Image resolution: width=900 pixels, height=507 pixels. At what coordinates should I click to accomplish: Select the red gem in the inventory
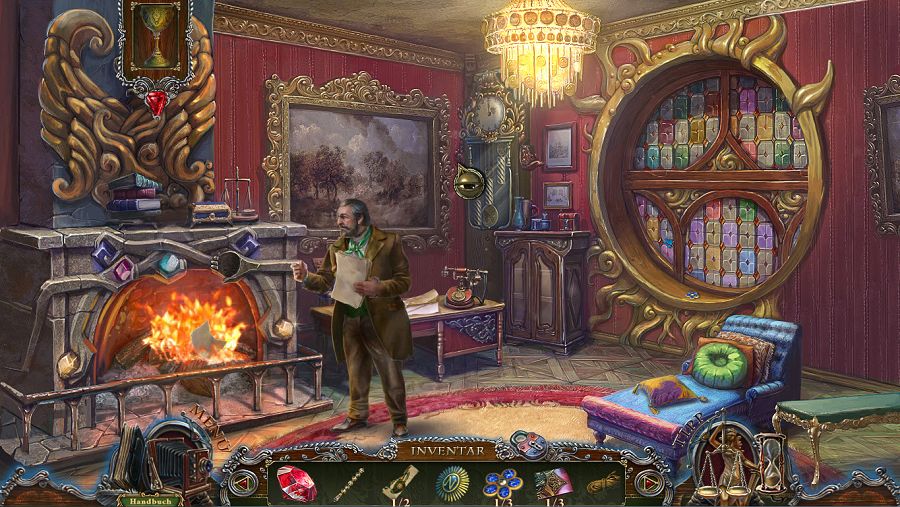297,483
